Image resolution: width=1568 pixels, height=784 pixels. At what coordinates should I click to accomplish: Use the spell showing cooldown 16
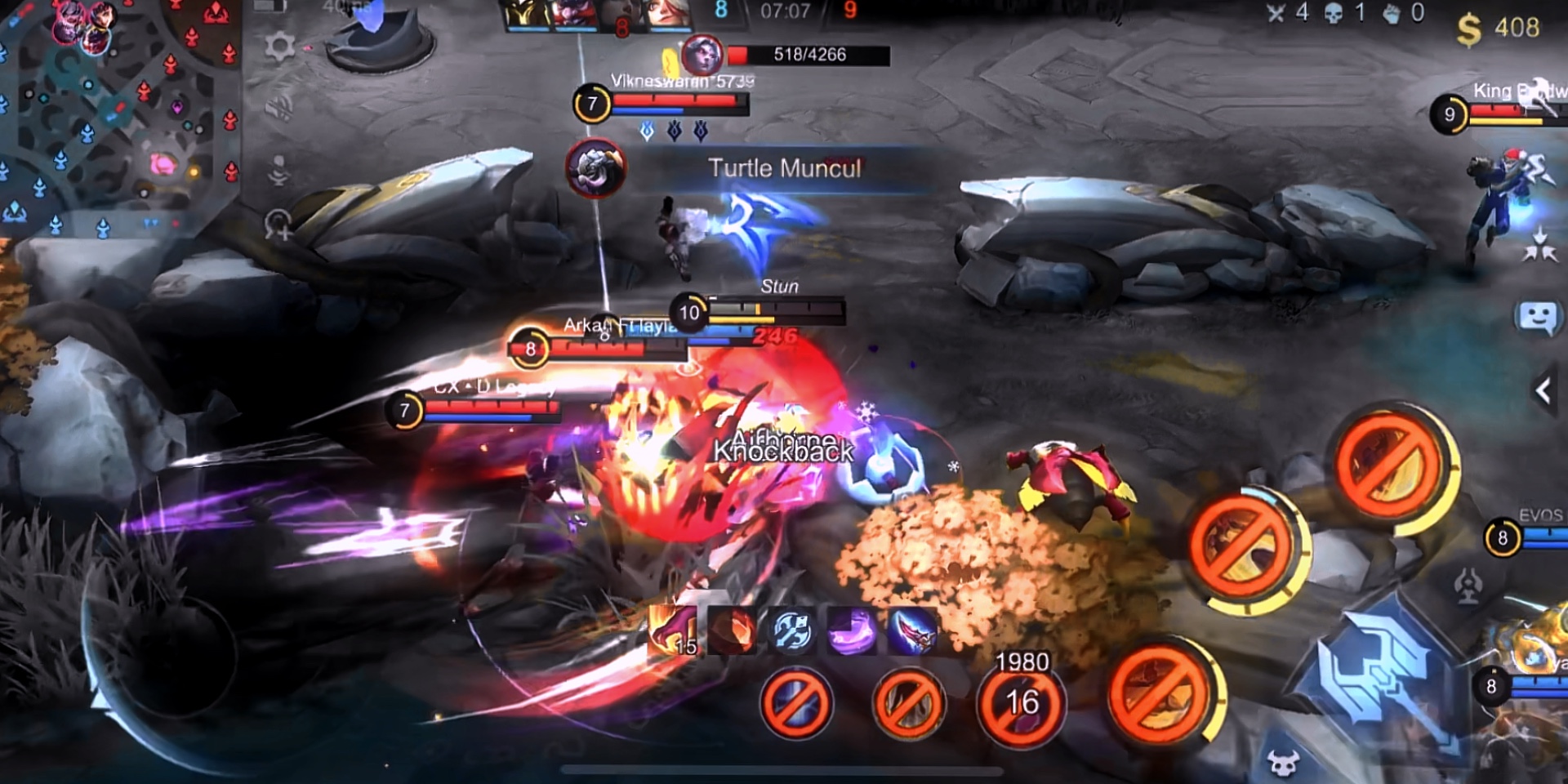point(1021,704)
